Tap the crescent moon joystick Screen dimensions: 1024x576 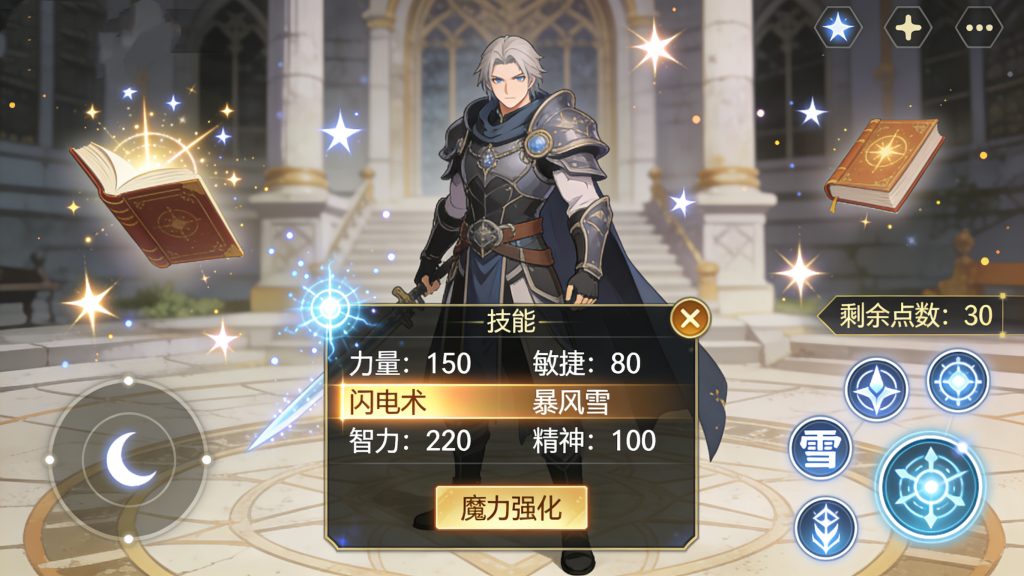click(128, 459)
